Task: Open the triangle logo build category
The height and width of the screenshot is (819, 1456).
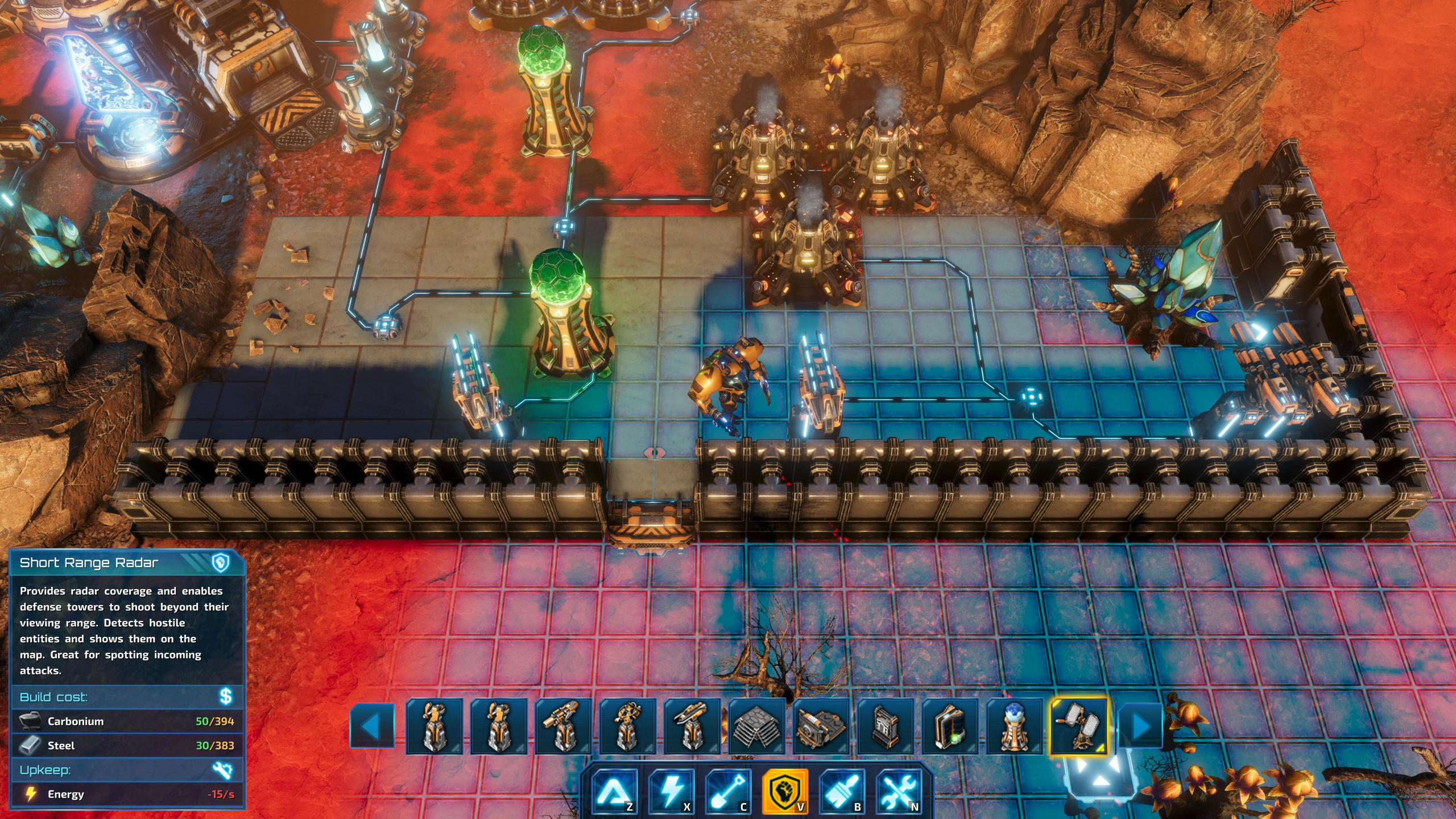Action: click(614, 791)
